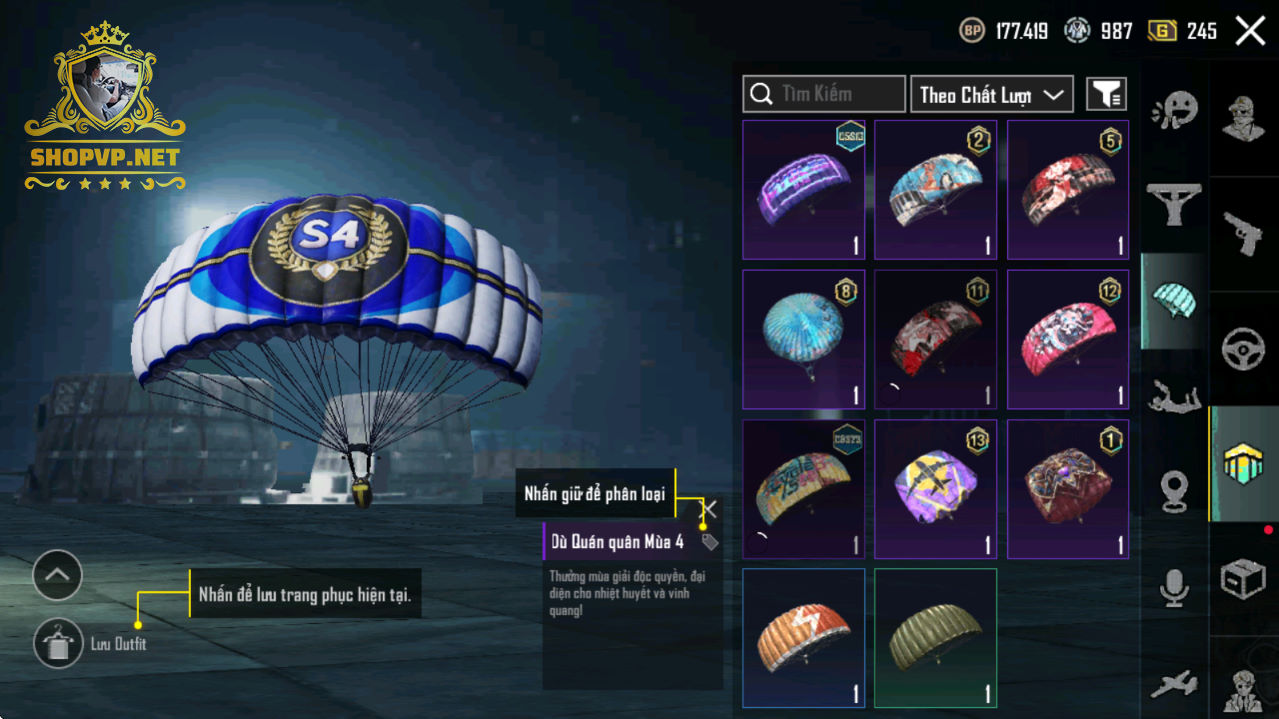The height and width of the screenshot is (719, 1279).
Task: Click the Tìm Kiếm search box
Action: [824, 94]
